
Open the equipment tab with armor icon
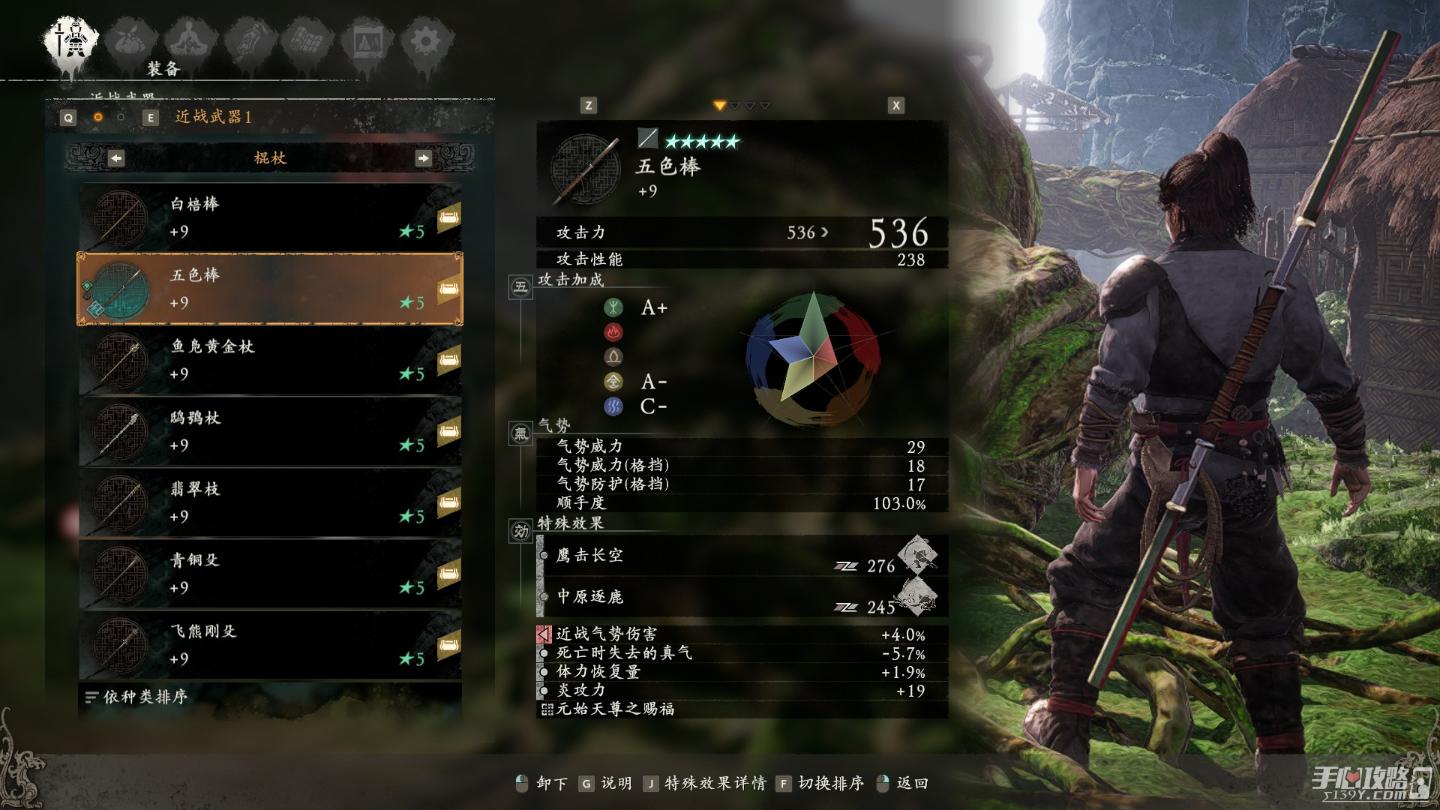point(70,40)
